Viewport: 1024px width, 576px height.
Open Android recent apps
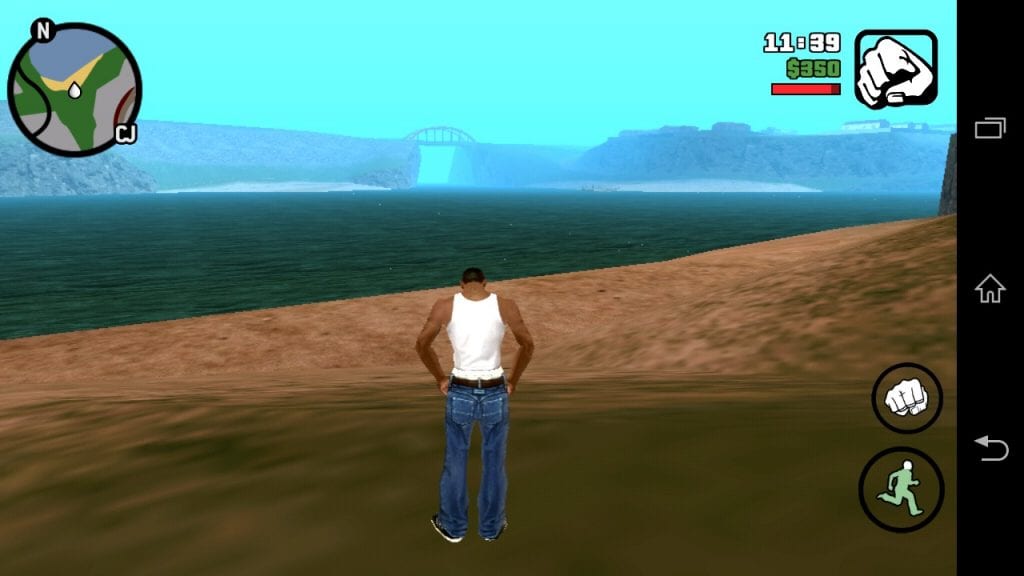pyautogui.click(x=990, y=128)
